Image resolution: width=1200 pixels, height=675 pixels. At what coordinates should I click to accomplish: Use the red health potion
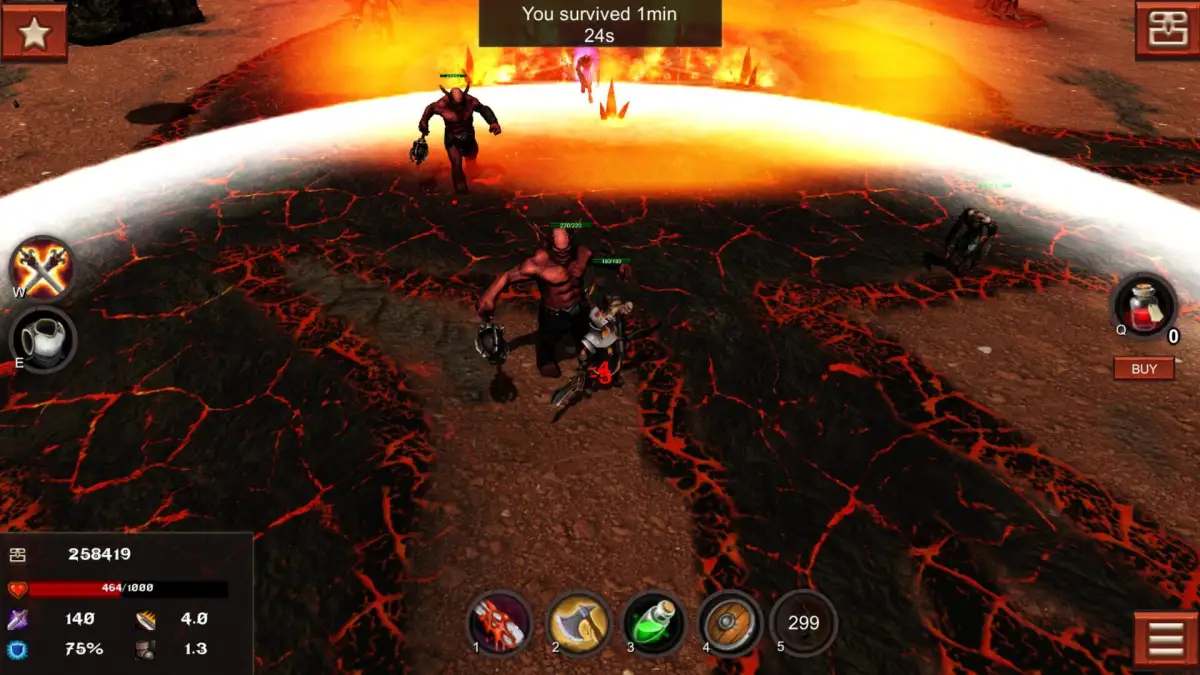(x=1145, y=306)
